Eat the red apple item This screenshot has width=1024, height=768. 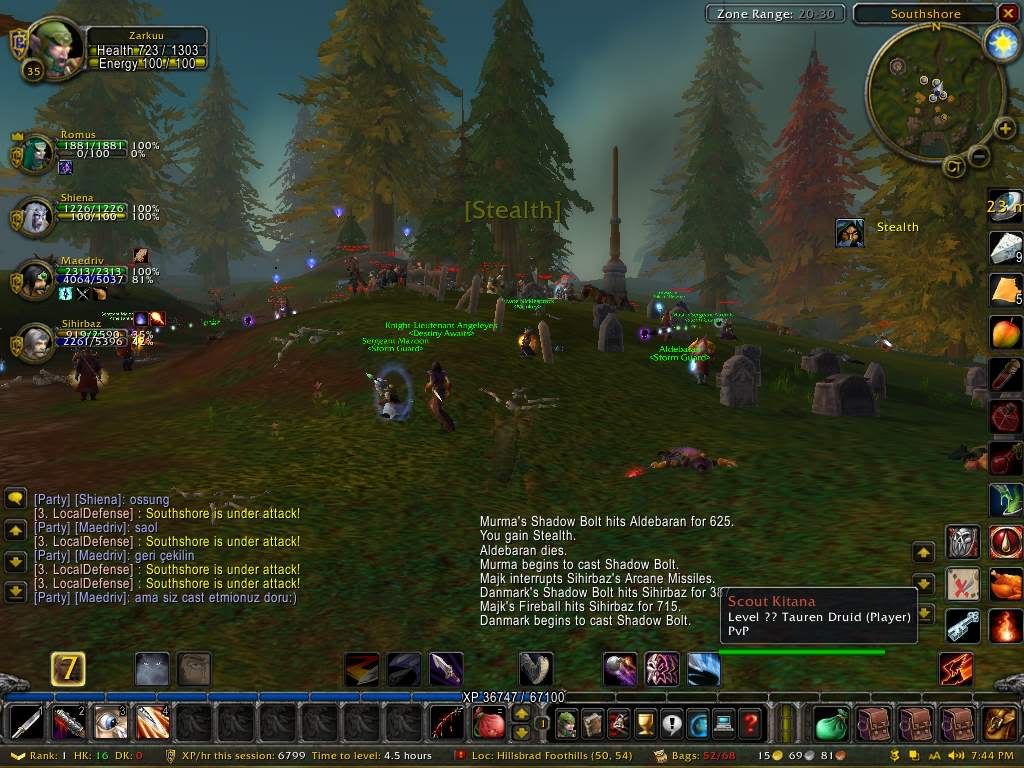(x=1003, y=332)
